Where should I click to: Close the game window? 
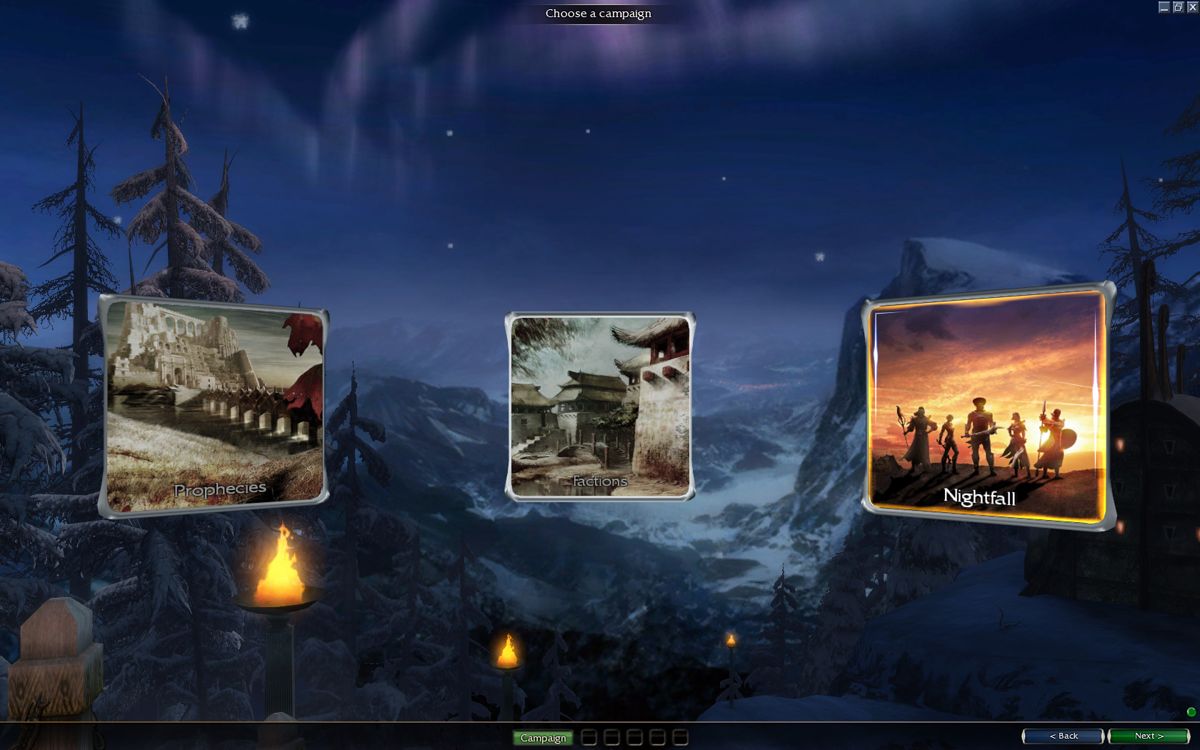click(1192, 7)
